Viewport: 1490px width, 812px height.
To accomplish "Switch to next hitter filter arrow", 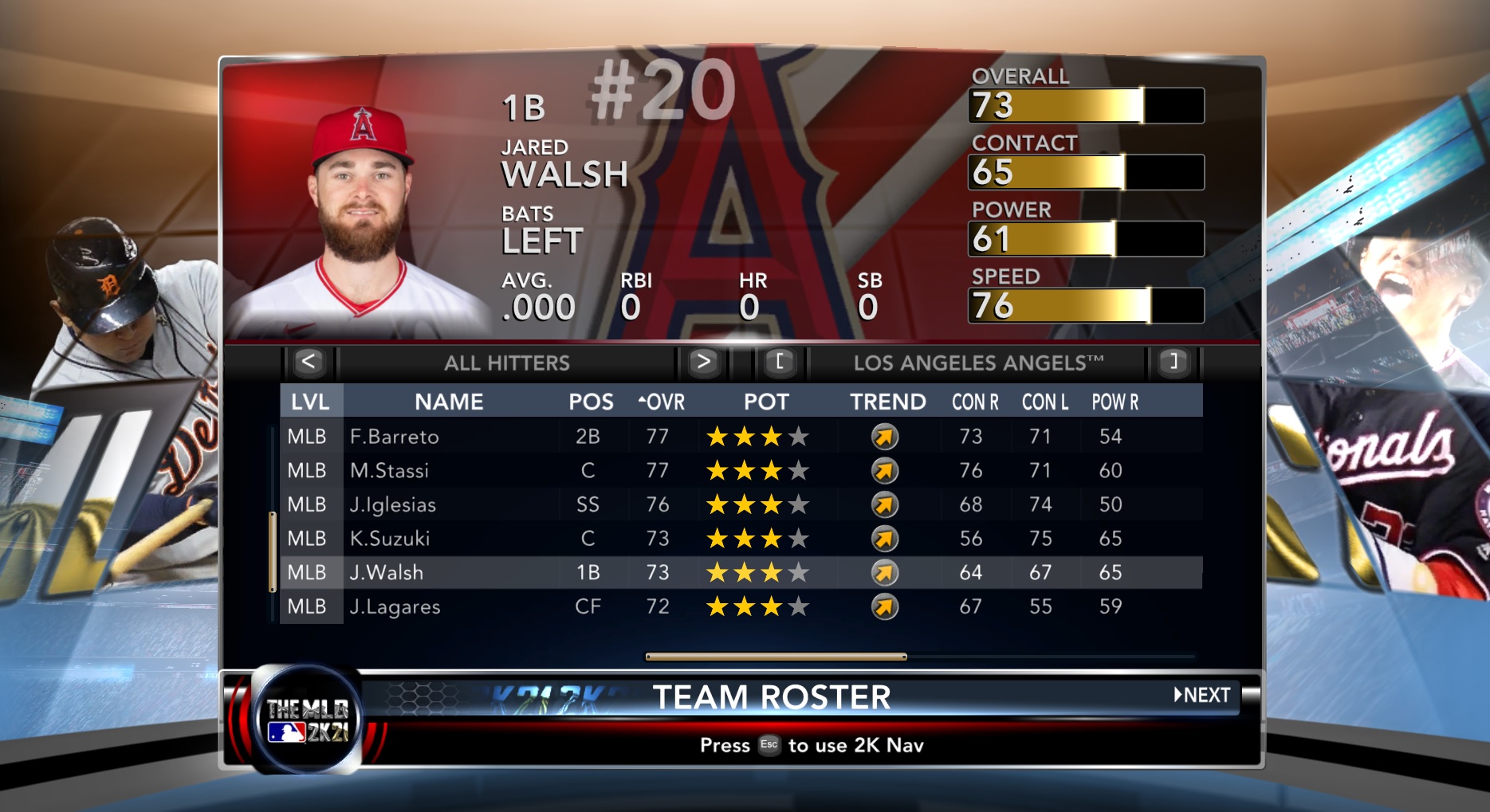I will (702, 363).
